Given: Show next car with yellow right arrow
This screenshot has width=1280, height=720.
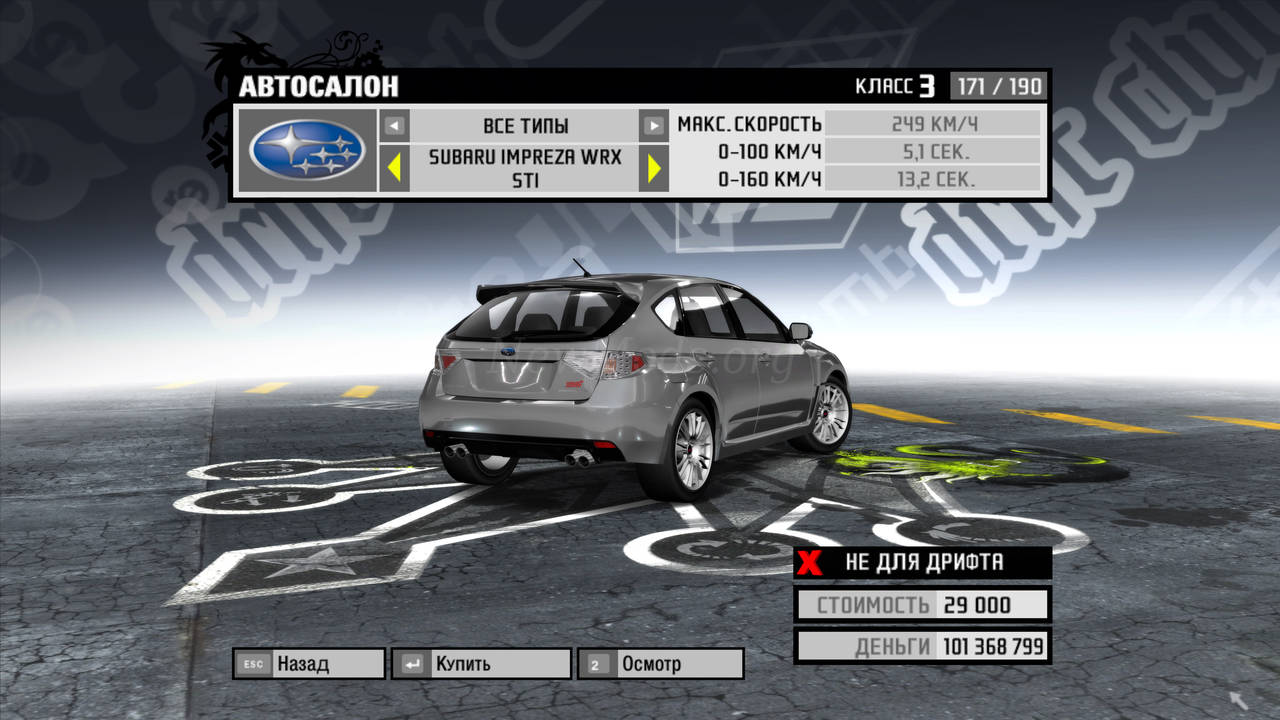Looking at the screenshot, I should 654,168.
